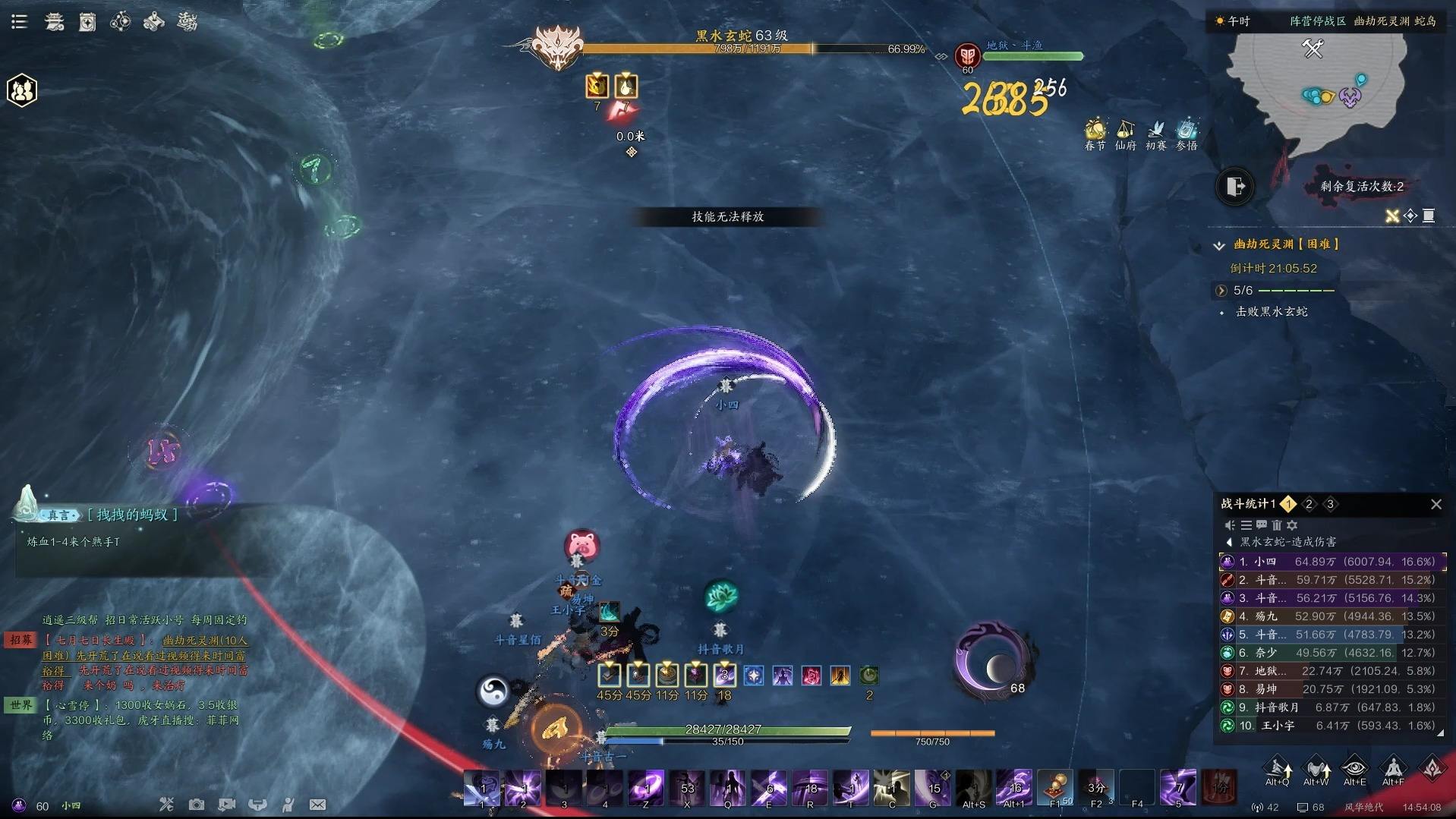Open the 参悟 icon
1456x819 pixels.
click(1187, 132)
